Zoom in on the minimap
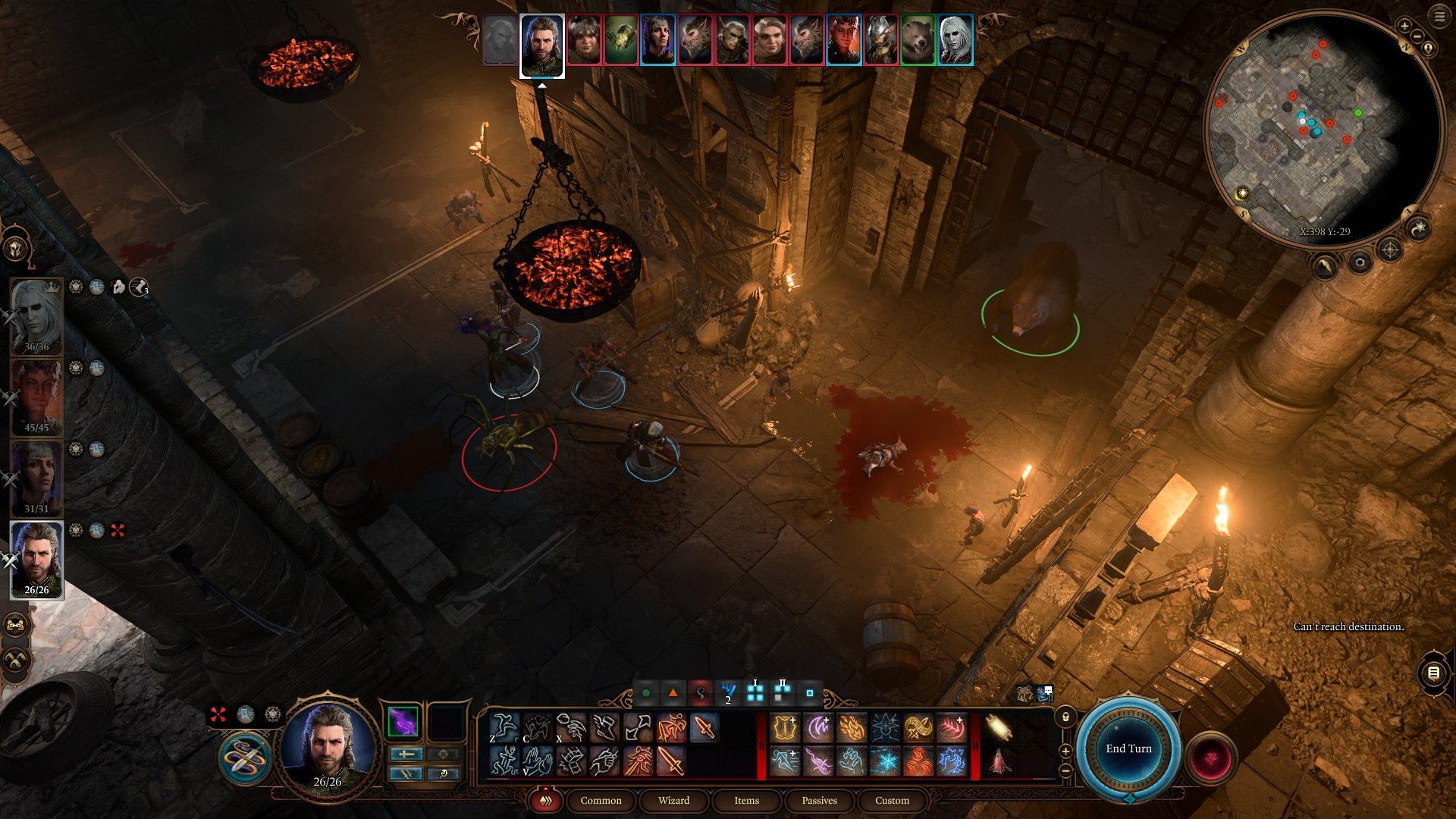Screen dimensions: 1456x819 (1404, 26)
